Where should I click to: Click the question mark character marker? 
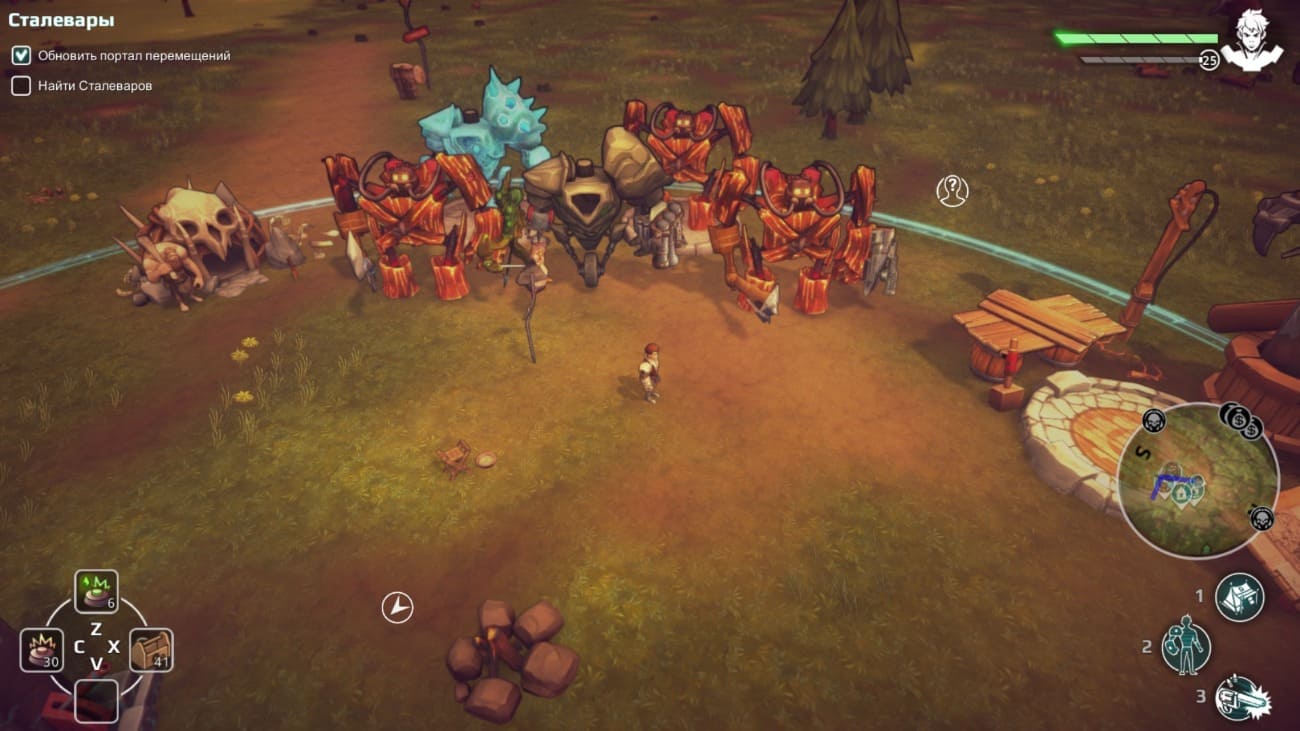click(952, 190)
